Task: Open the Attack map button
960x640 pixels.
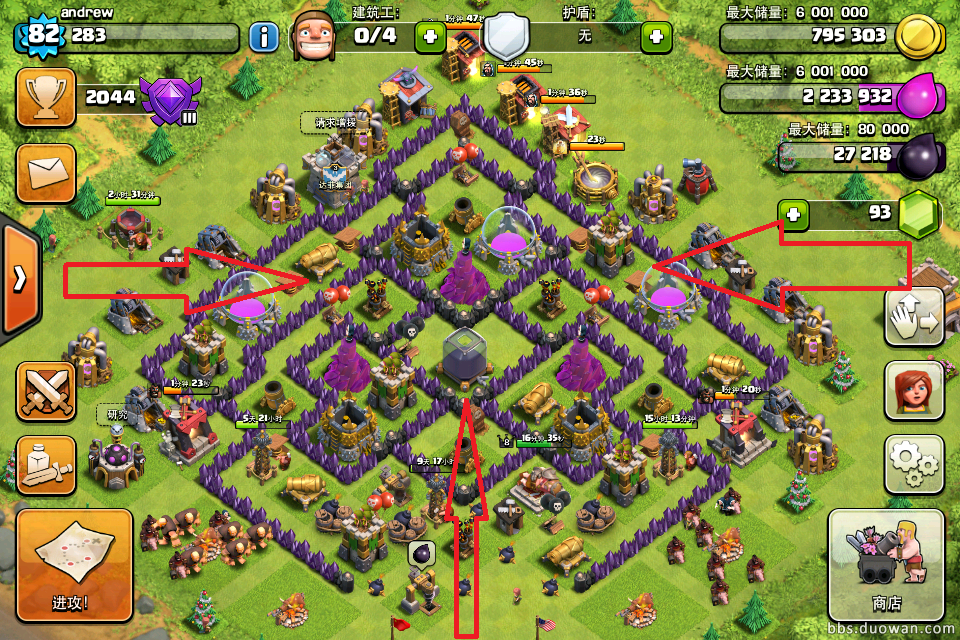Action: click(74, 560)
